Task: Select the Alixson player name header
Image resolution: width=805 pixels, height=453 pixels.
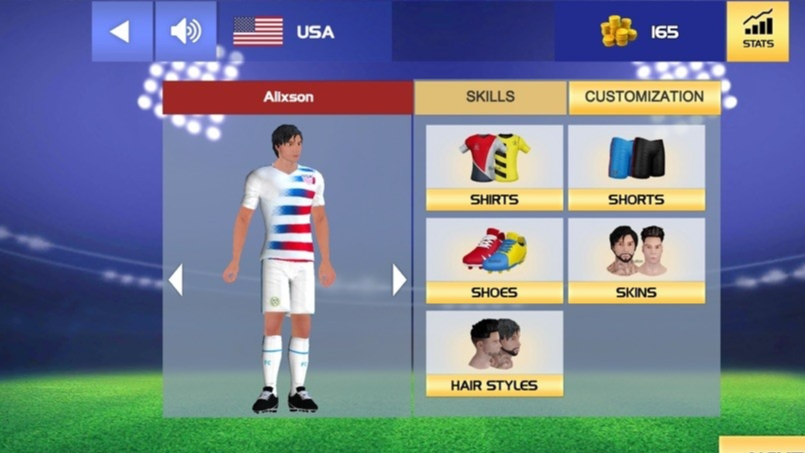Action: point(288,97)
